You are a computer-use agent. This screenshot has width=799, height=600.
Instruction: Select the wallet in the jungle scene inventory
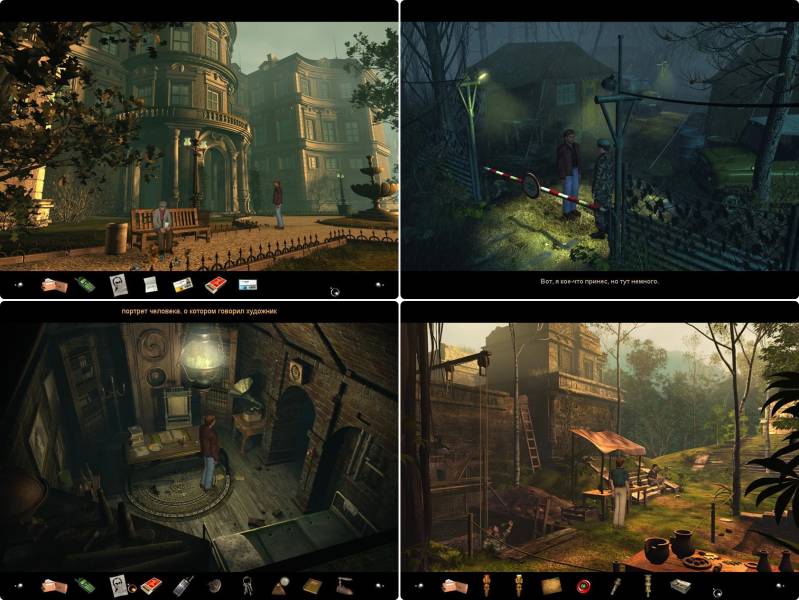point(455,586)
